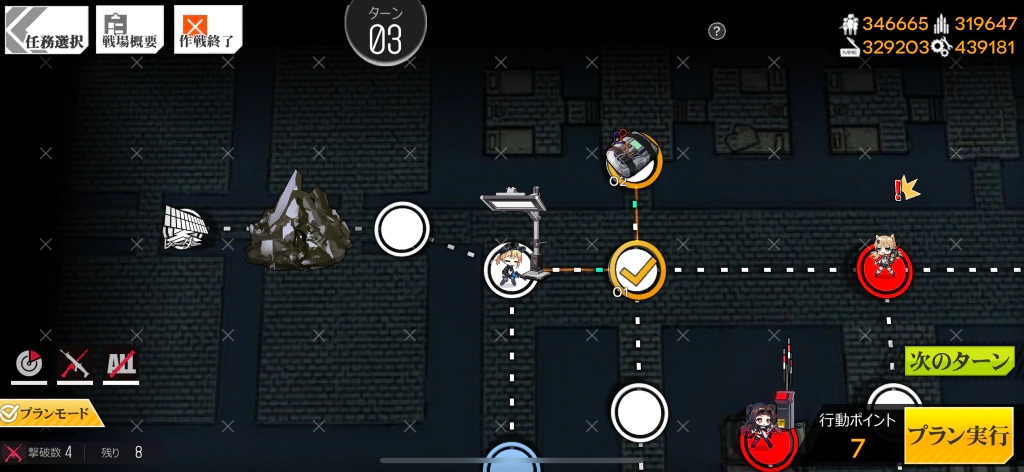Select the empty white node beside the rubble

[402, 229]
